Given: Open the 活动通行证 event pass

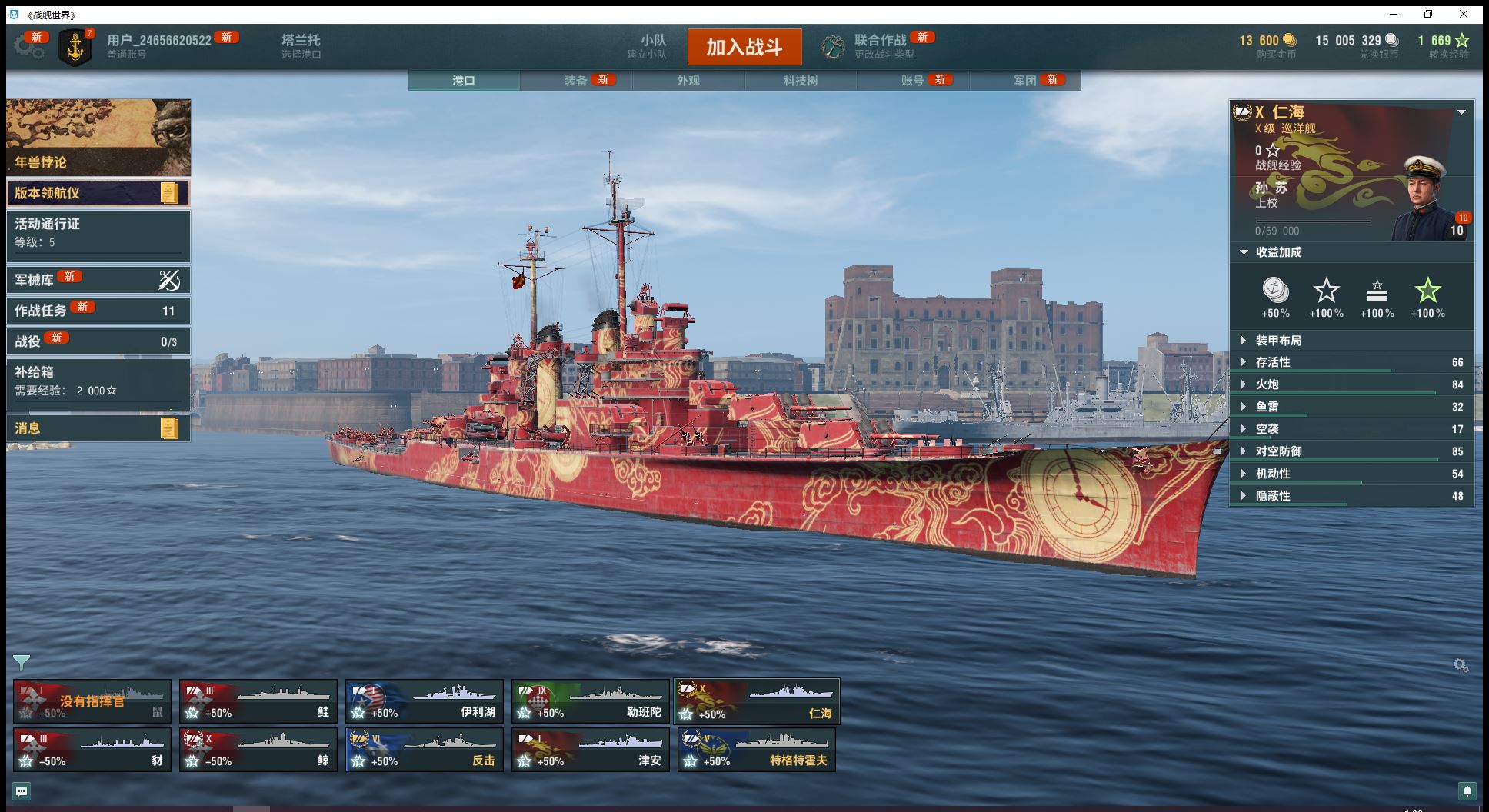Looking at the screenshot, I should (98, 233).
